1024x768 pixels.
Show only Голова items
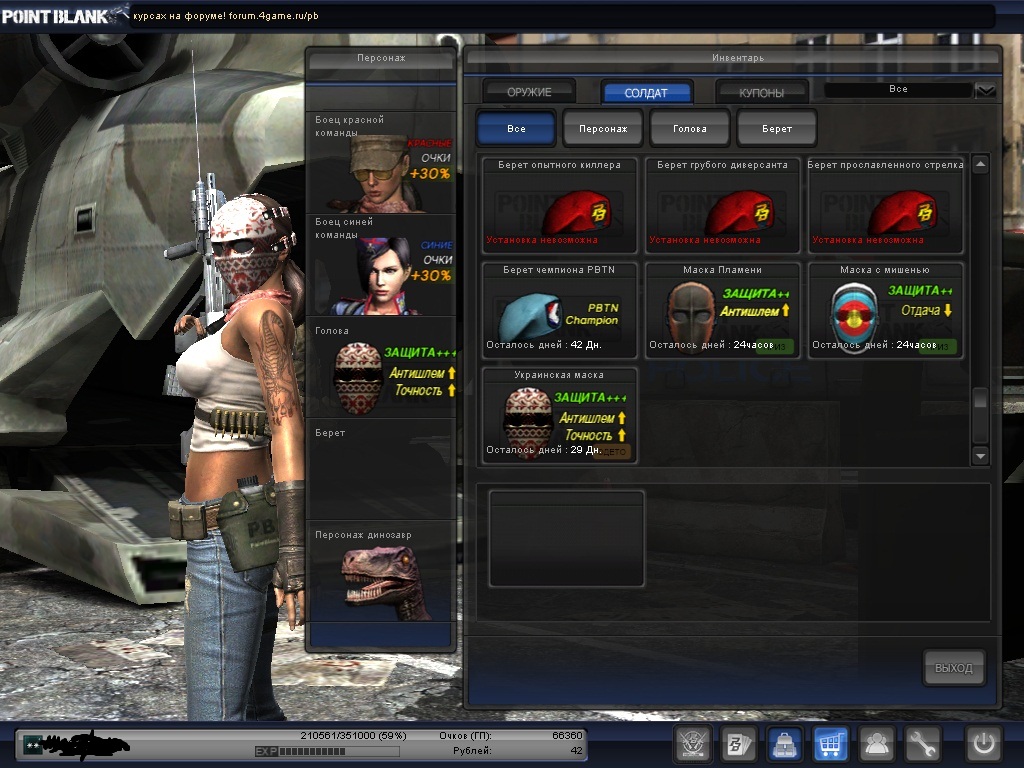(x=690, y=129)
